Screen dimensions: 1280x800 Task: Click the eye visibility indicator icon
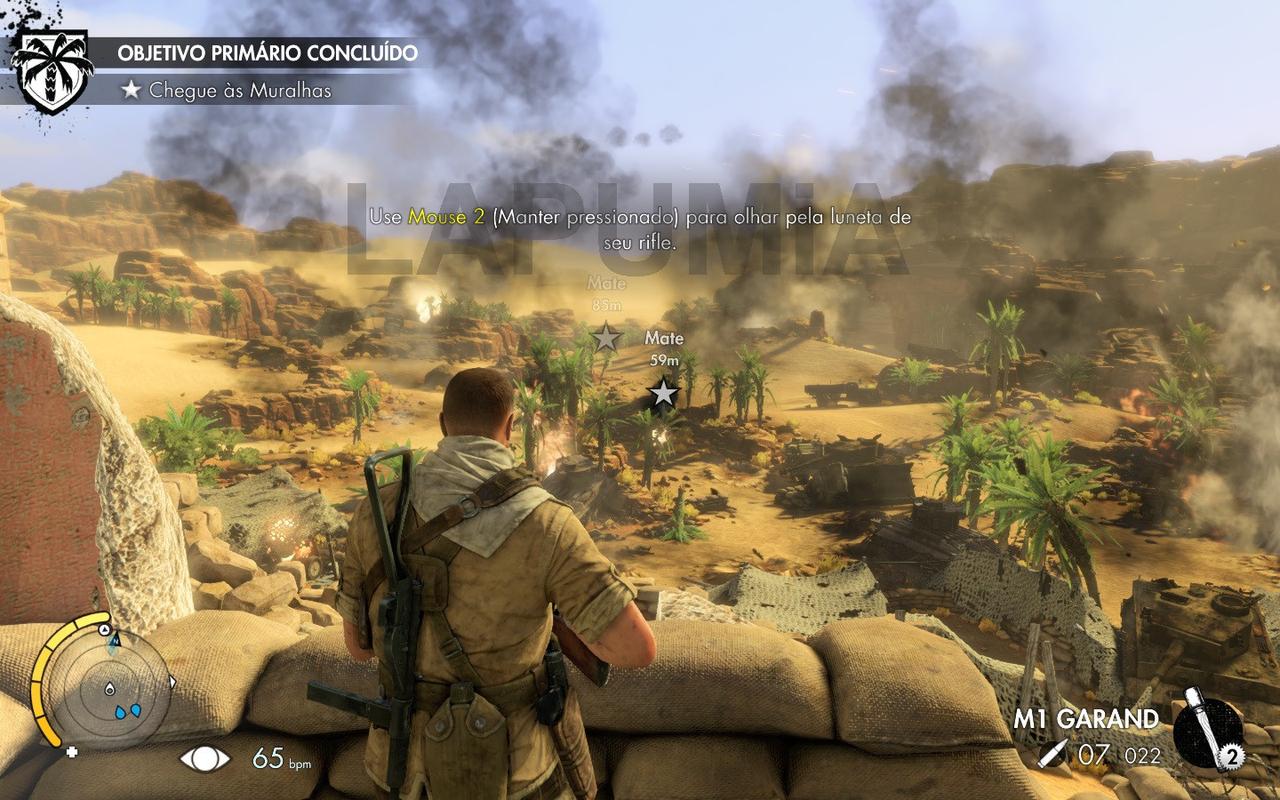[x=205, y=758]
